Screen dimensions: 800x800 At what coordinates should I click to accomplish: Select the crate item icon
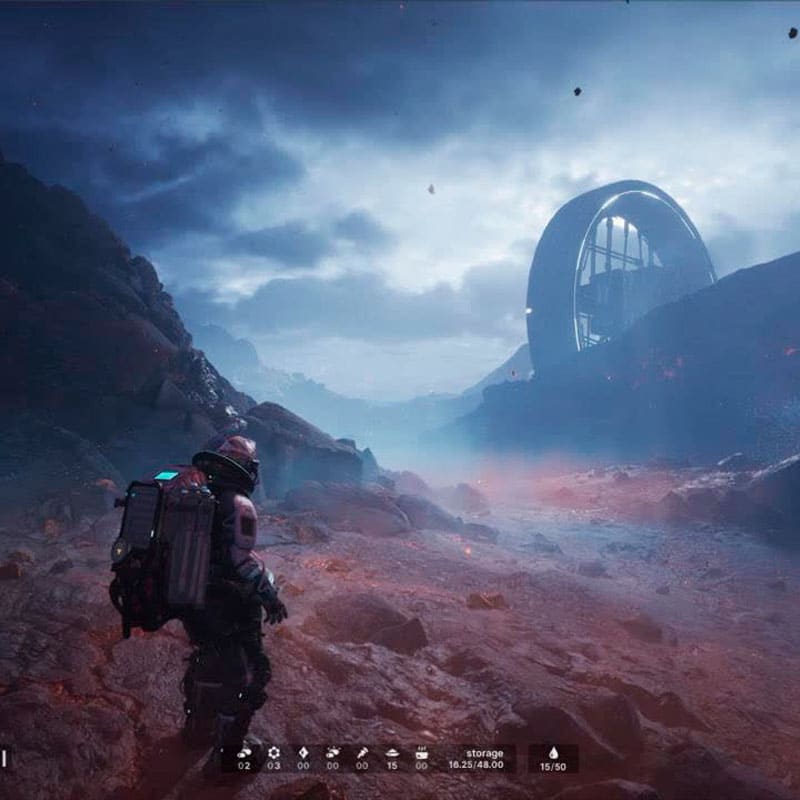click(x=421, y=752)
